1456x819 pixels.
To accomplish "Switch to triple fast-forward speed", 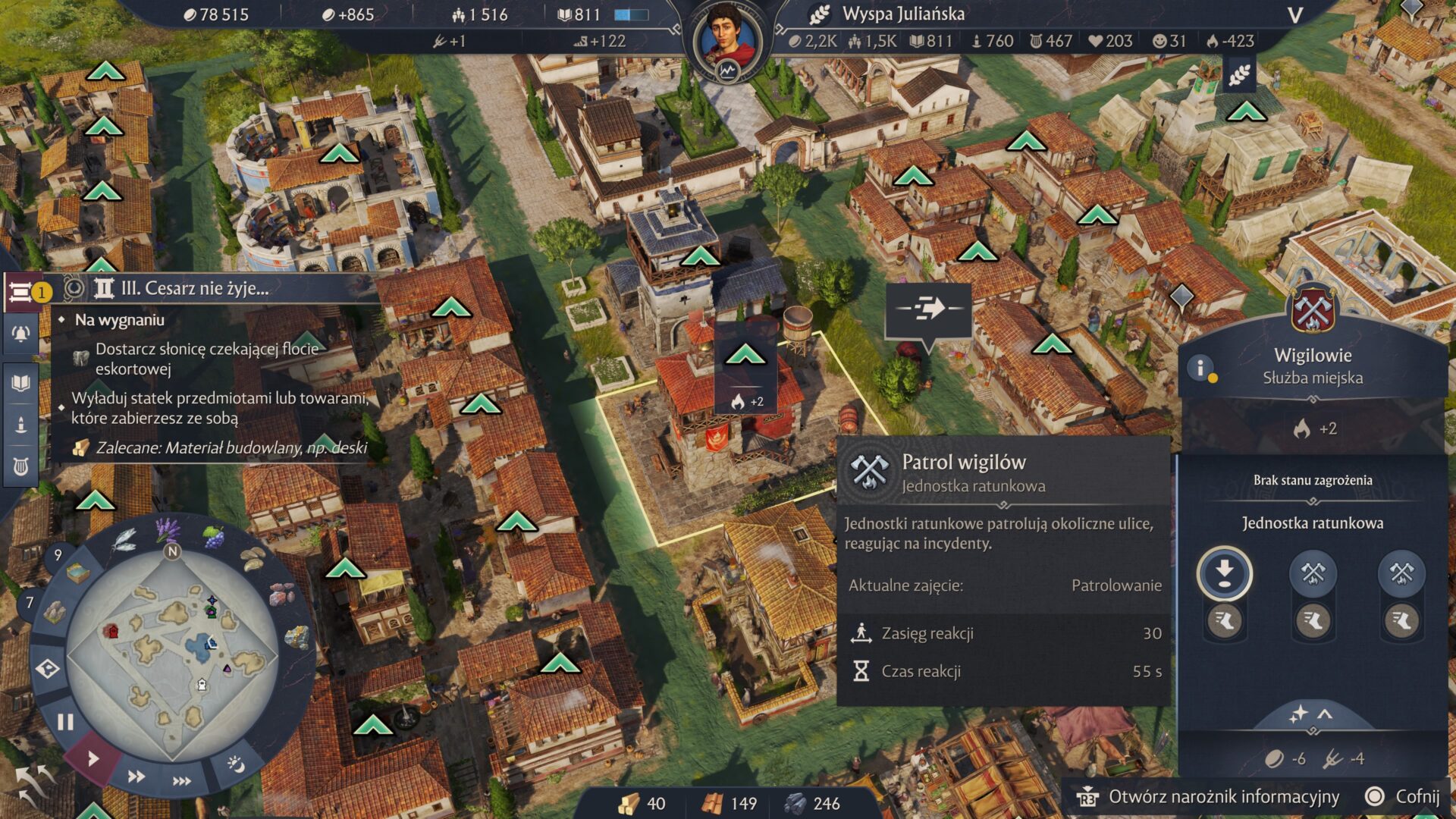I will [x=181, y=780].
